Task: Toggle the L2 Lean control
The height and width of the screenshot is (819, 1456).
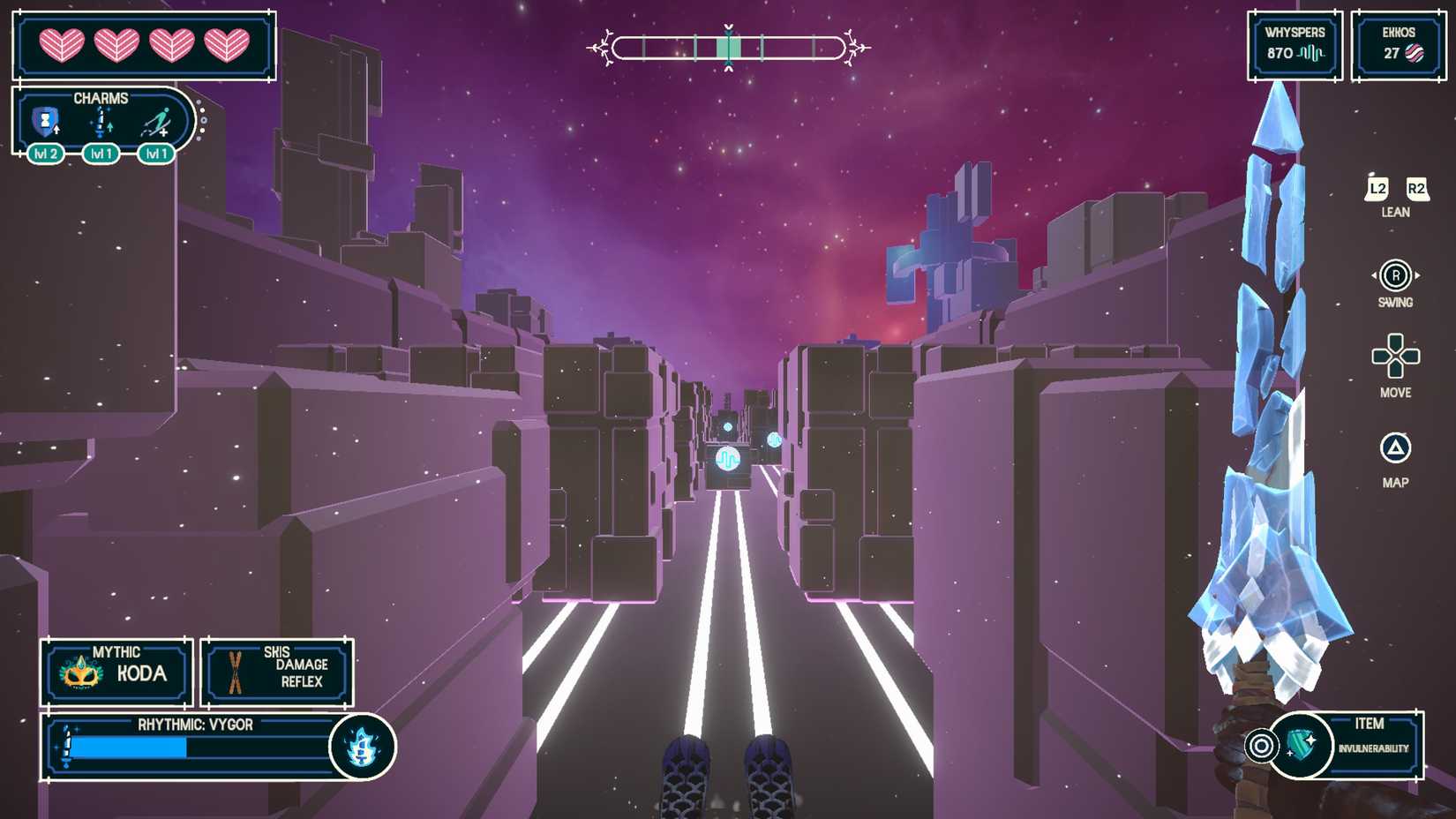Action: pyautogui.click(x=1377, y=189)
